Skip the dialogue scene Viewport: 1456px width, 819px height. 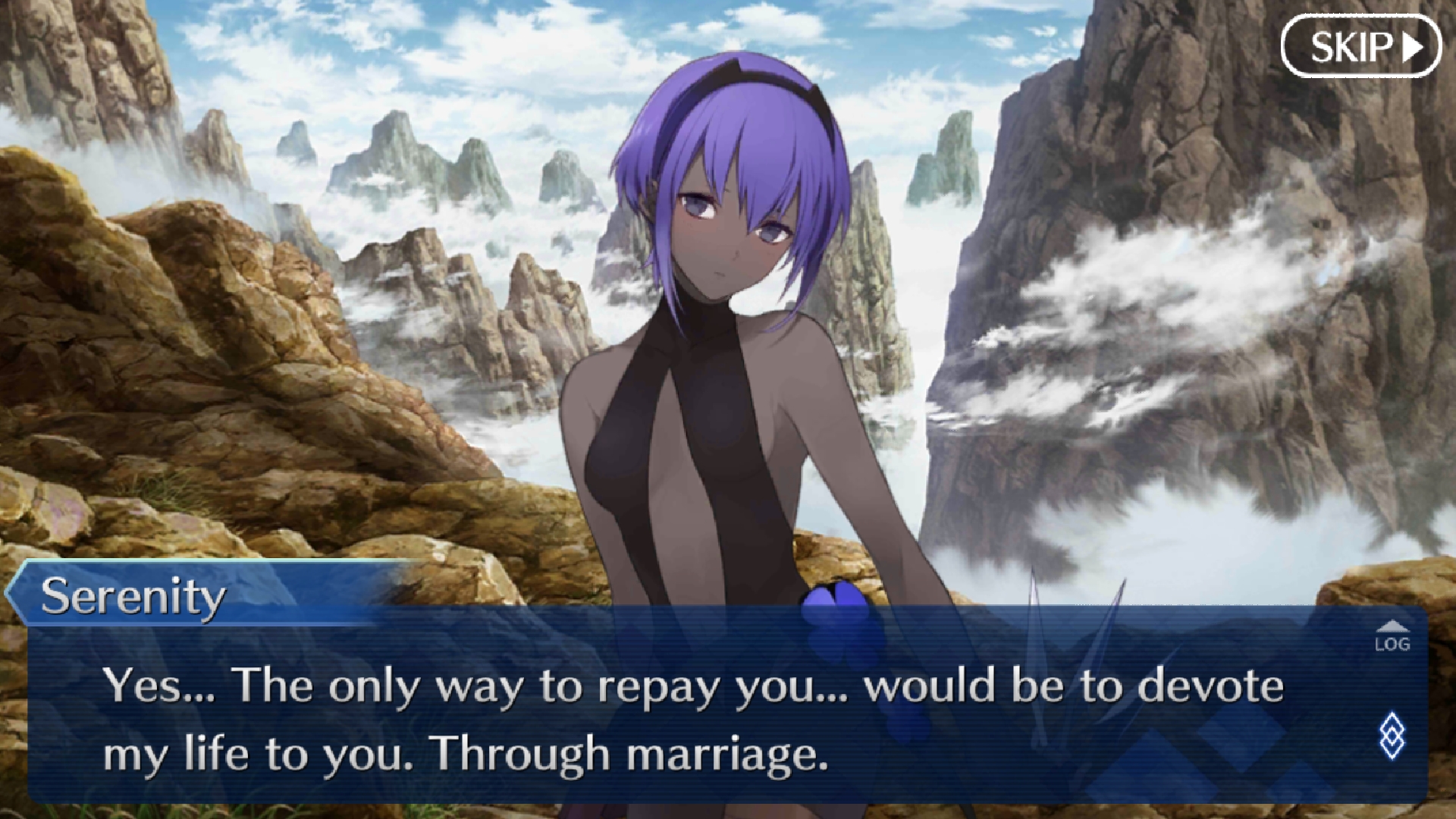coord(1360,47)
